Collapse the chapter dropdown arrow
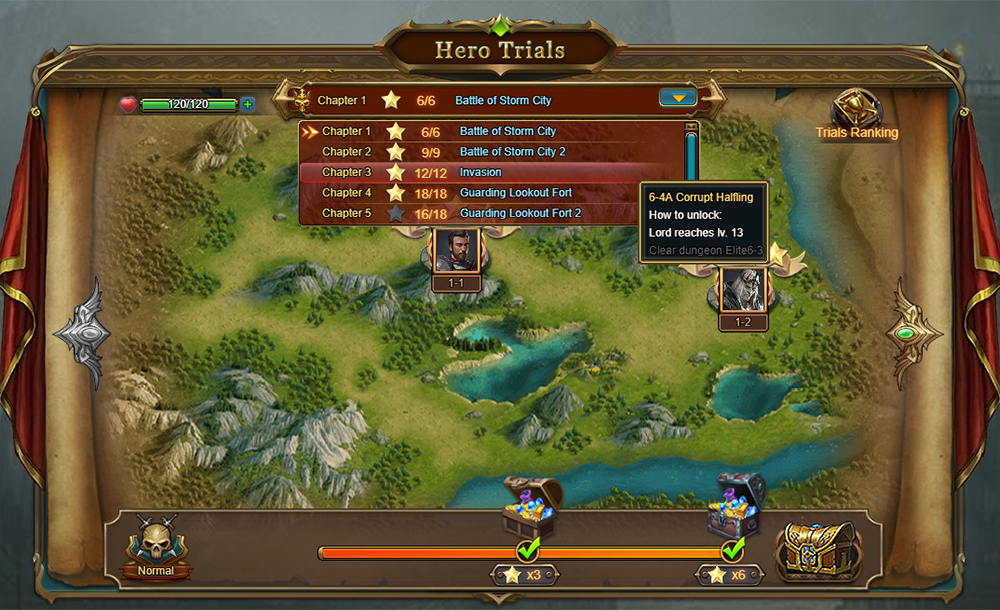 click(x=678, y=98)
